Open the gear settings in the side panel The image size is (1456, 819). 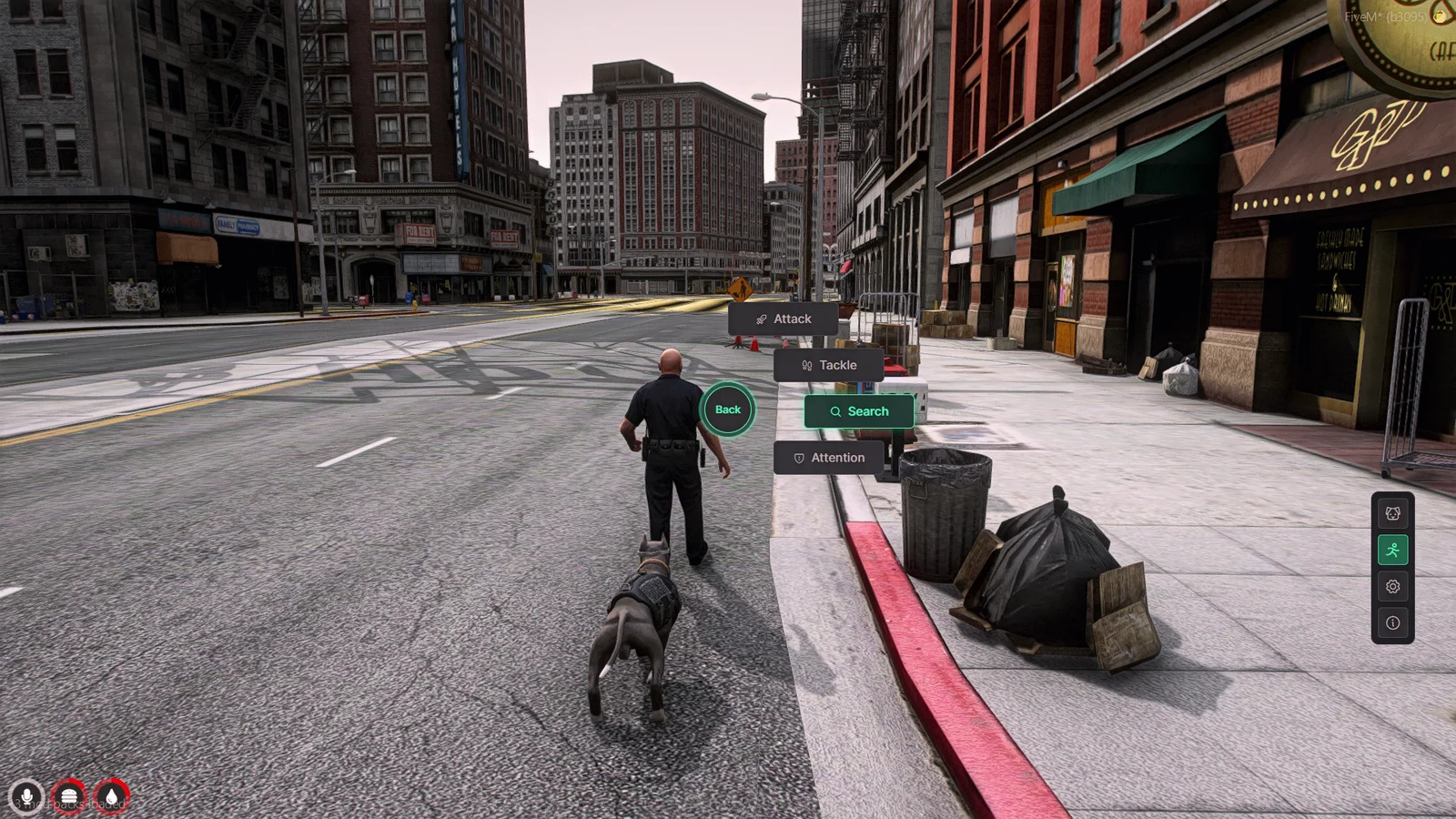point(1392,587)
